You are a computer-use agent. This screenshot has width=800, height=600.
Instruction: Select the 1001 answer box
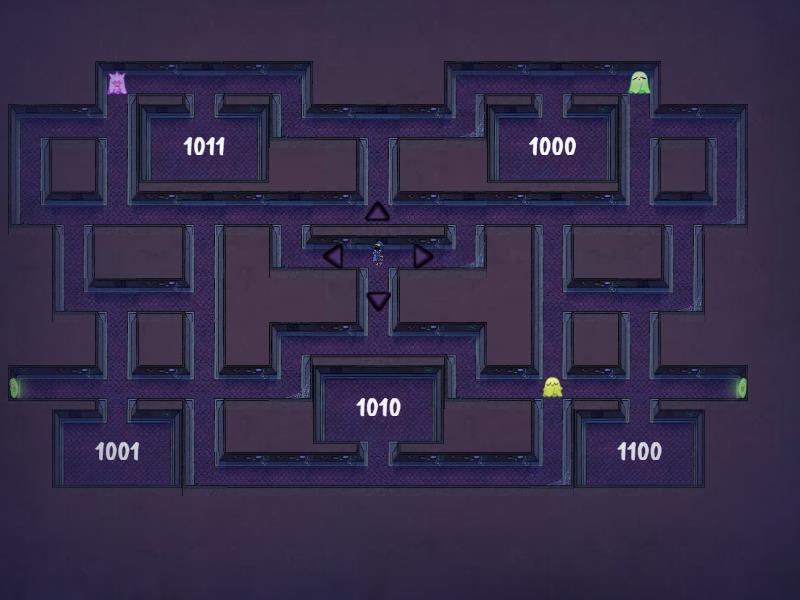coord(117,451)
